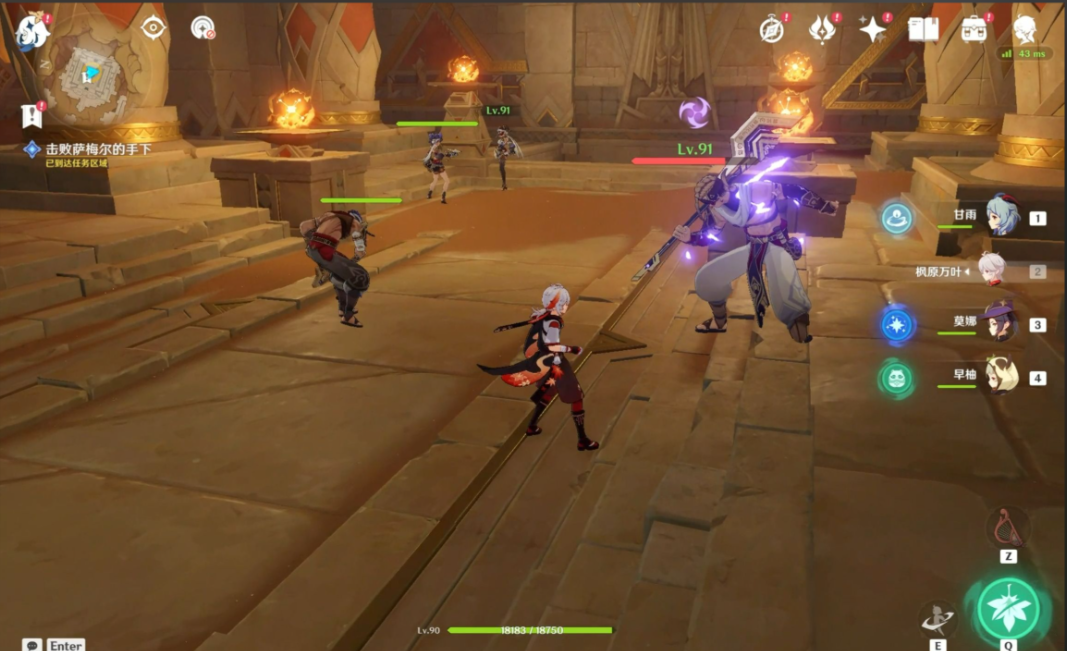Open the Adventurer Handbook book icon
1067x651 pixels.
click(x=923, y=29)
